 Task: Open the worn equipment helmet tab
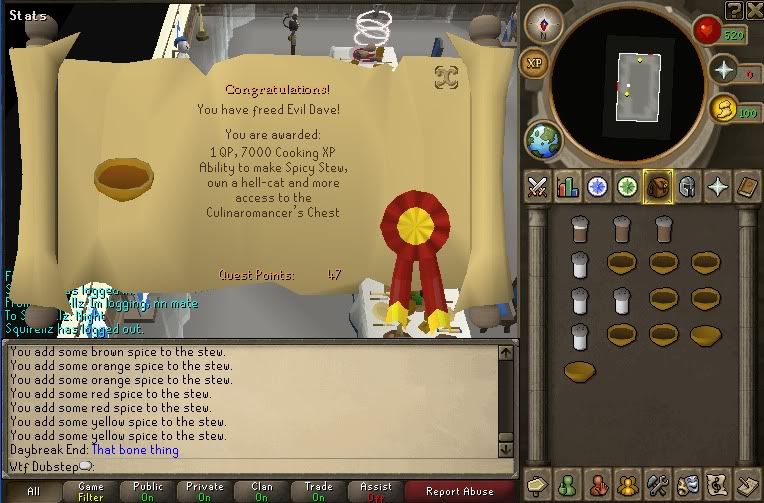[x=687, y=186]
